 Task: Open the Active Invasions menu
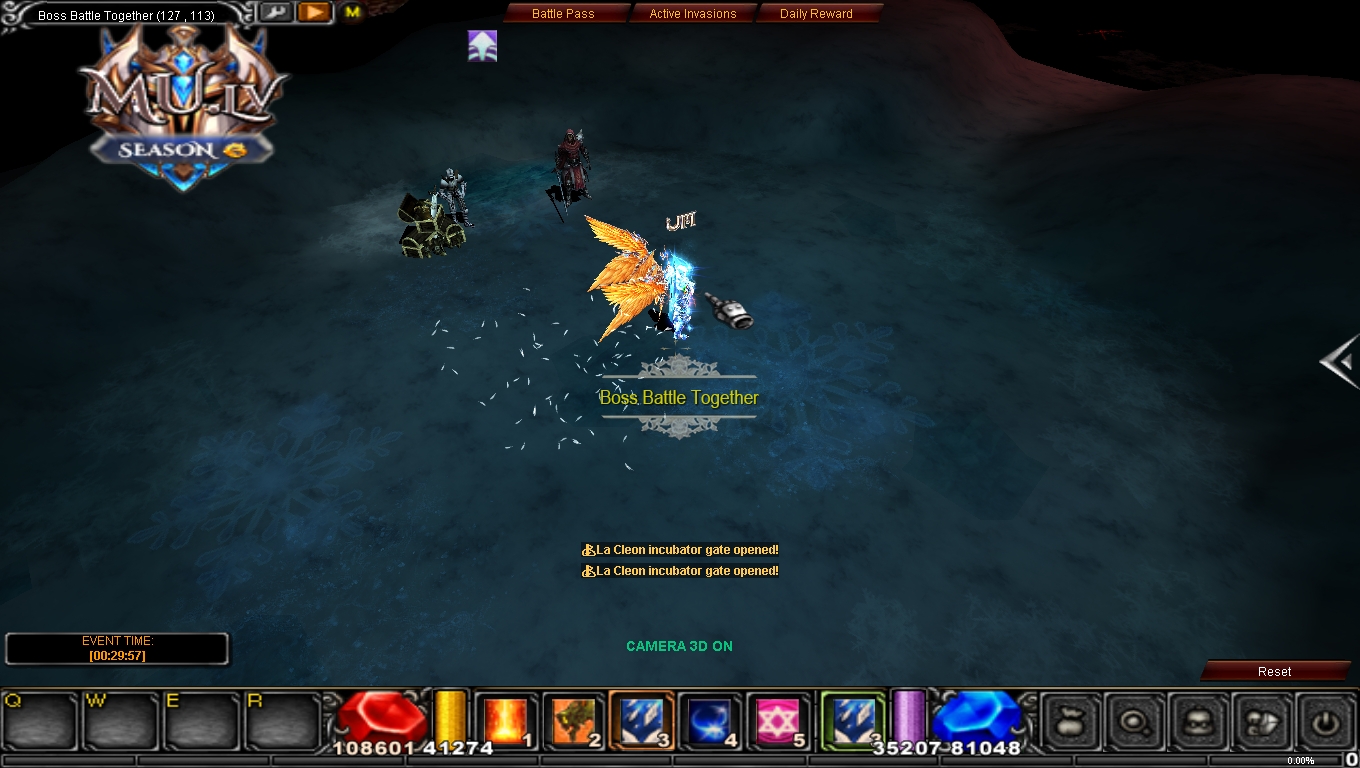(x=694, y=13)
